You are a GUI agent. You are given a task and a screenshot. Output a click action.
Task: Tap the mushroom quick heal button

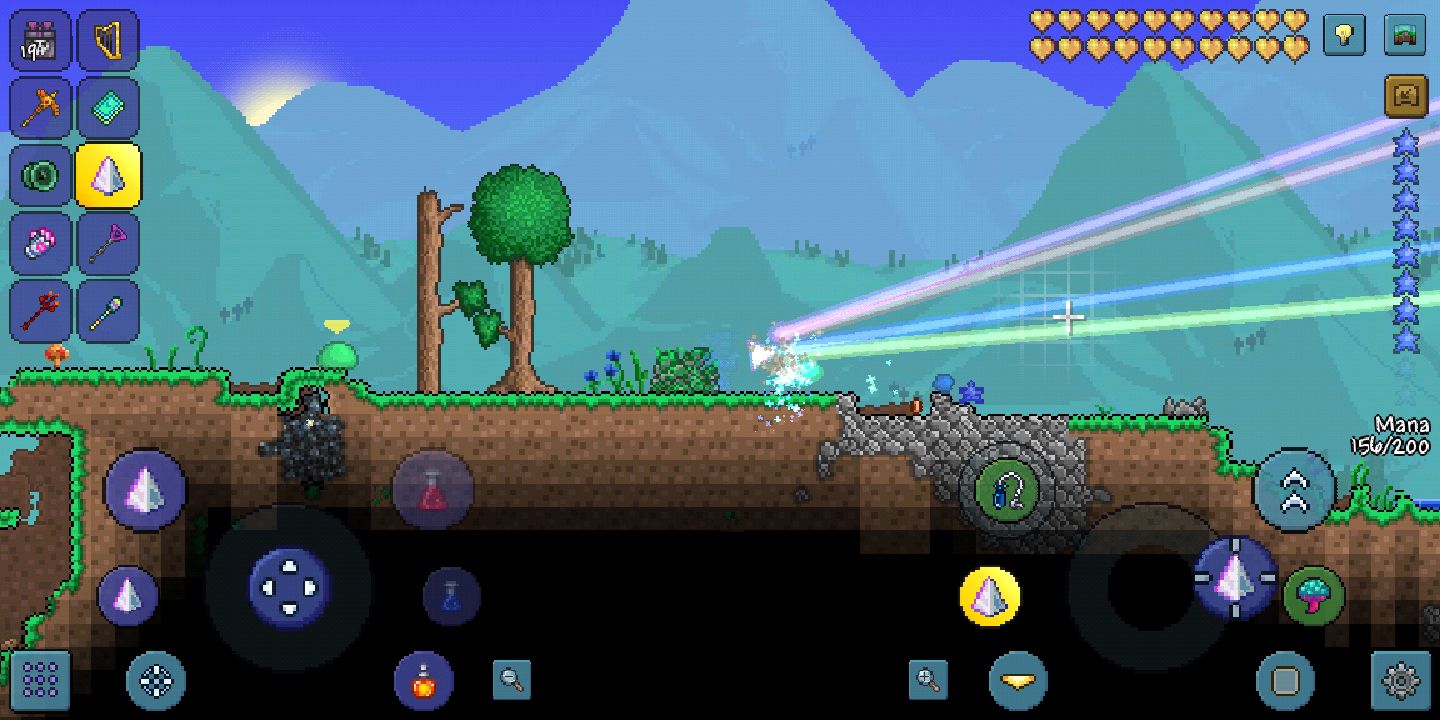pyautogui.click(x=1313, y=597)
